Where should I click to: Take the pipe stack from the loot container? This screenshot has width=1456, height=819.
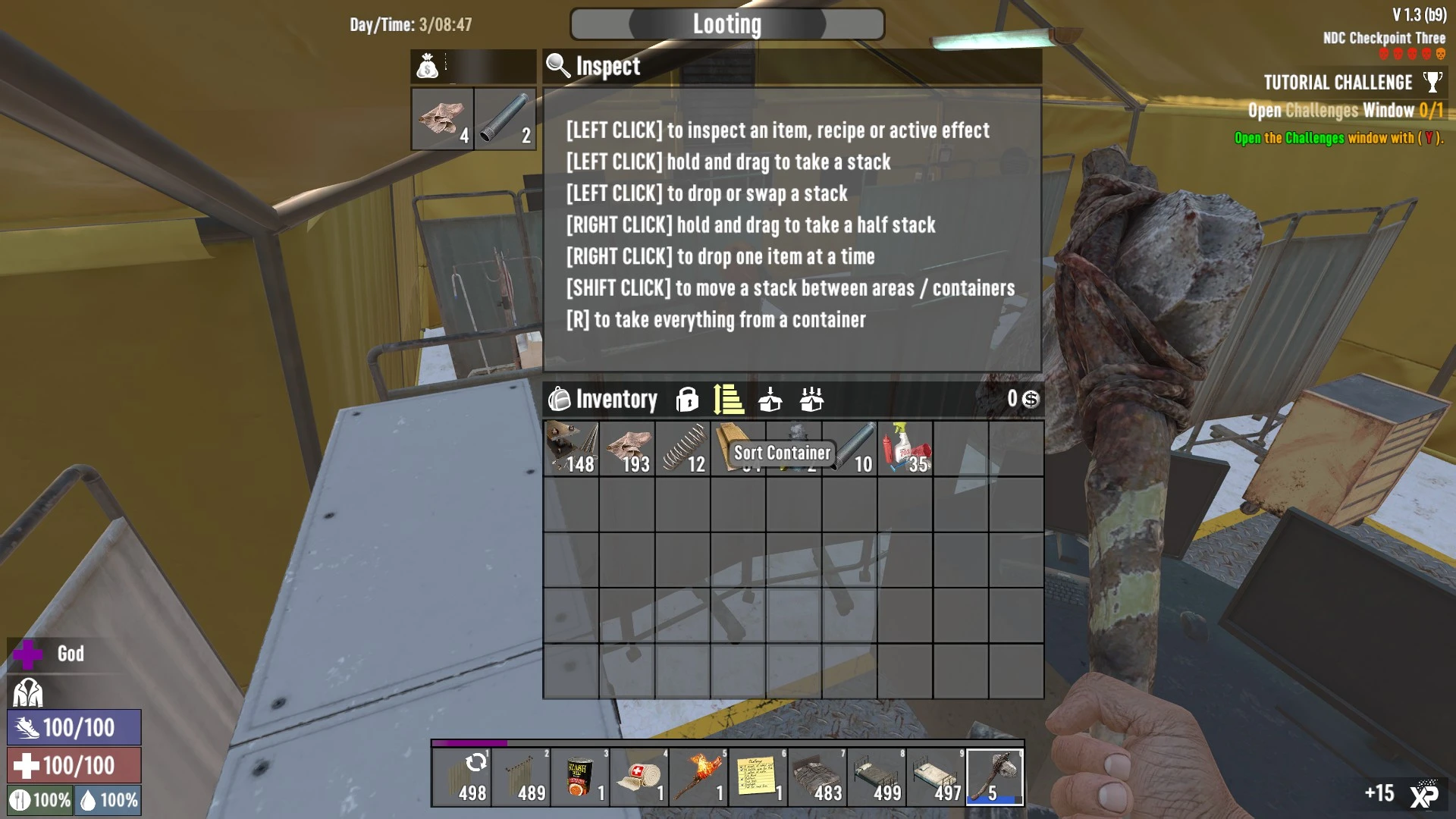[x=505, y=119]
